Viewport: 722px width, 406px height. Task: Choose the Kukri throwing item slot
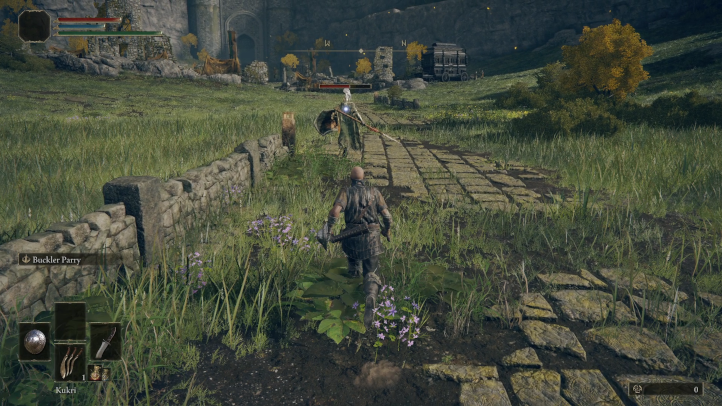[x=70, y=361]
